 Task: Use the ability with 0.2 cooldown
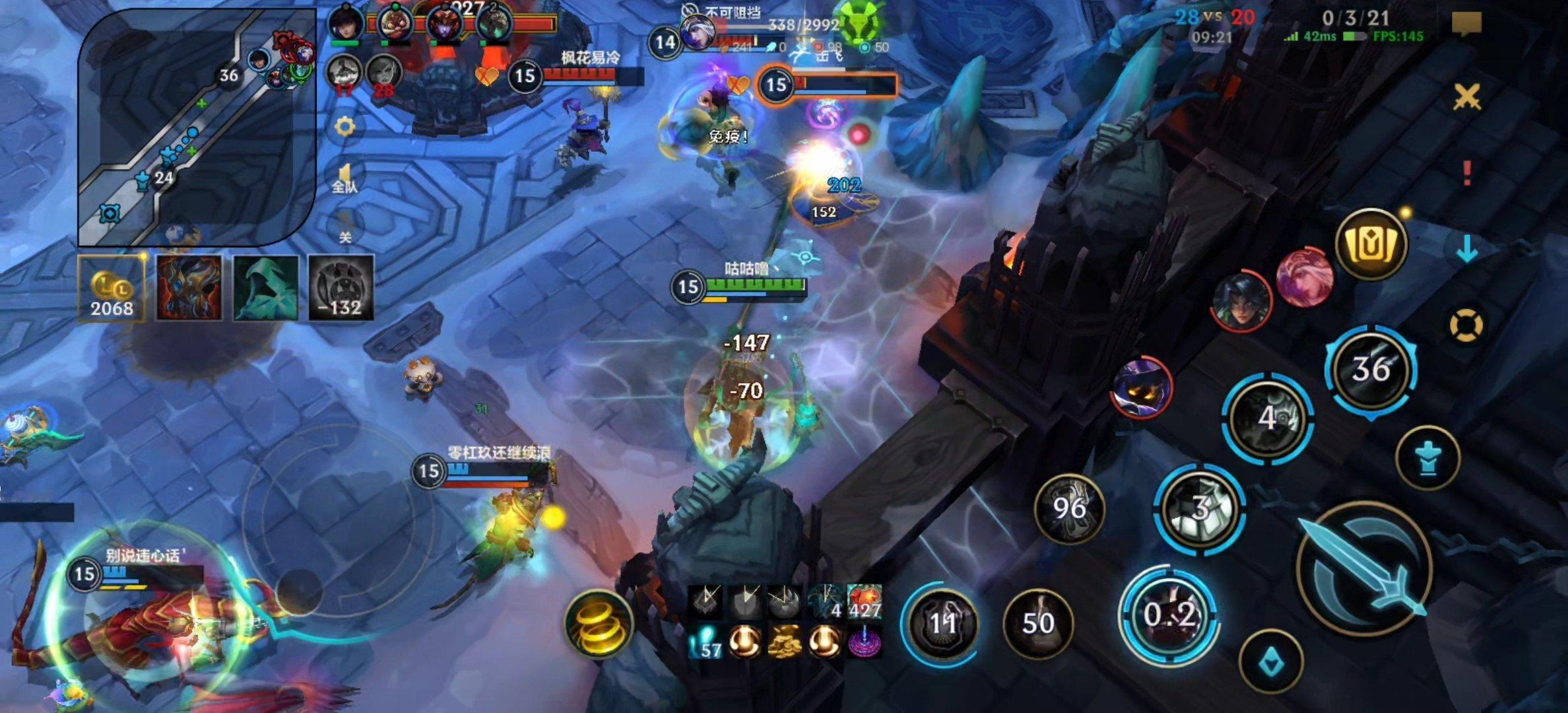pyautogui.click(x=1168, y=615)
